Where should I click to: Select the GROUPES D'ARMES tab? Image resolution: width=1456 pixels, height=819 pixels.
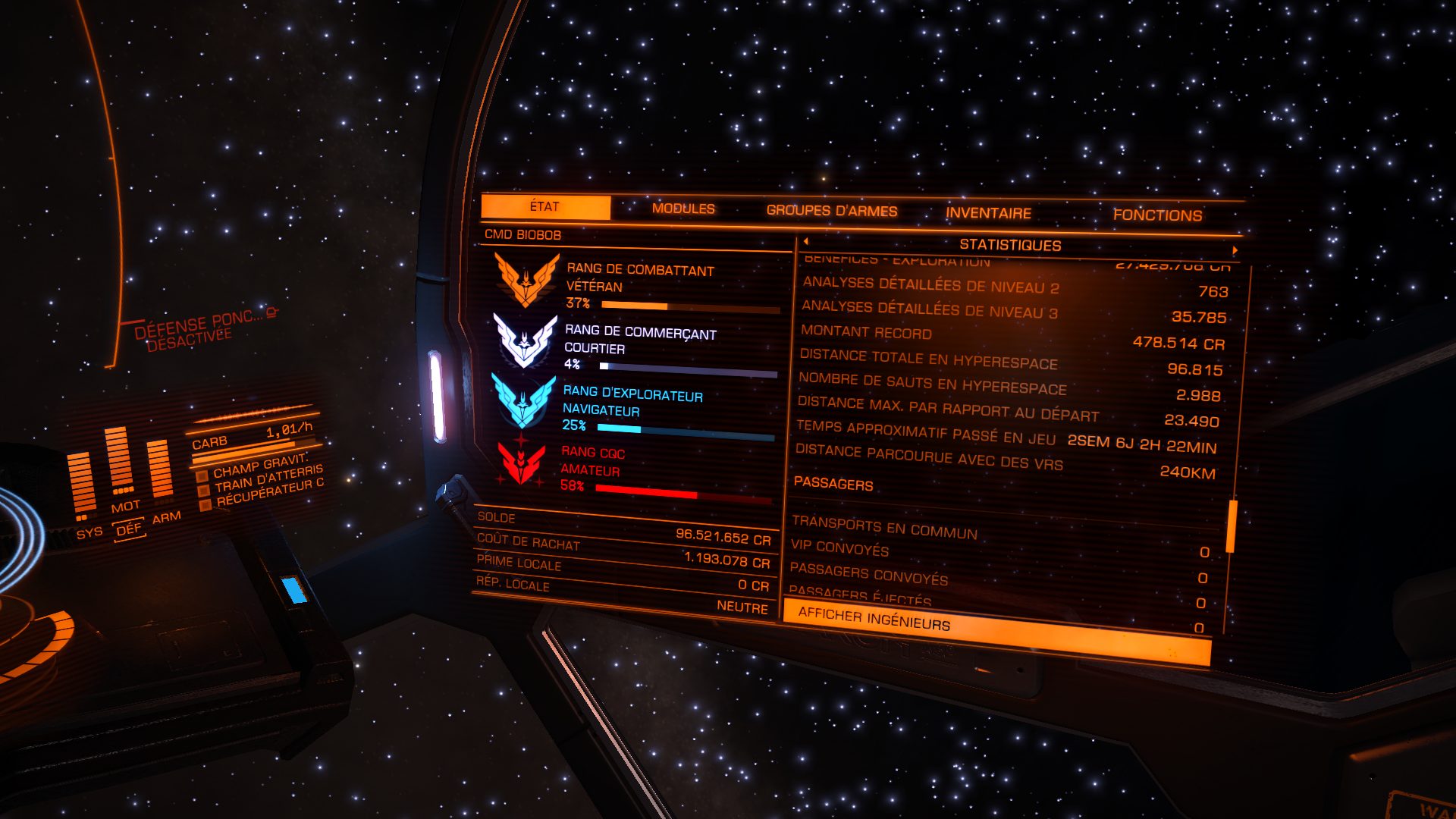(x=832, y=211)
